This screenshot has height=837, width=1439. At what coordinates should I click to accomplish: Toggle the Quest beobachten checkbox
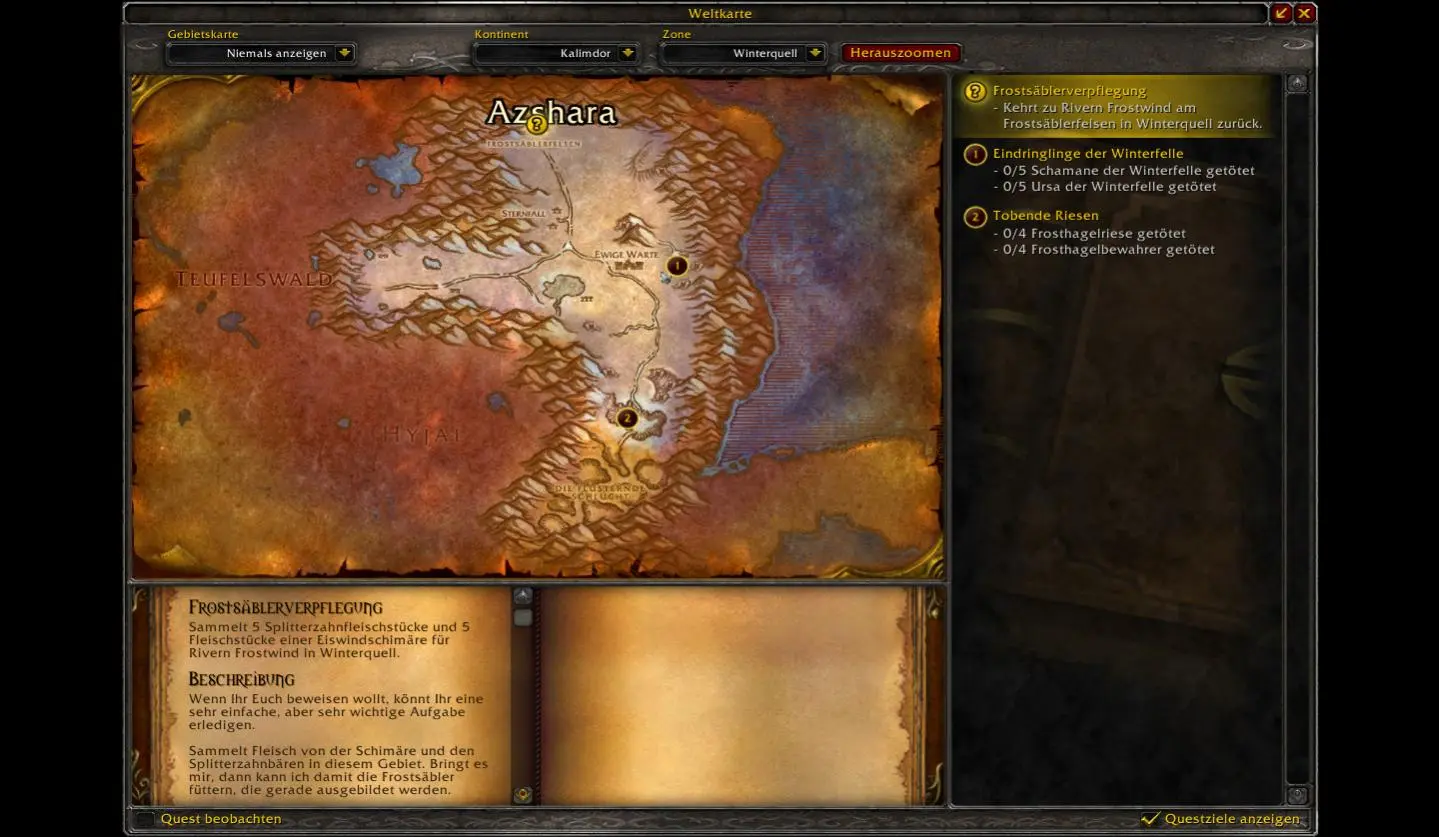[146, 819]
